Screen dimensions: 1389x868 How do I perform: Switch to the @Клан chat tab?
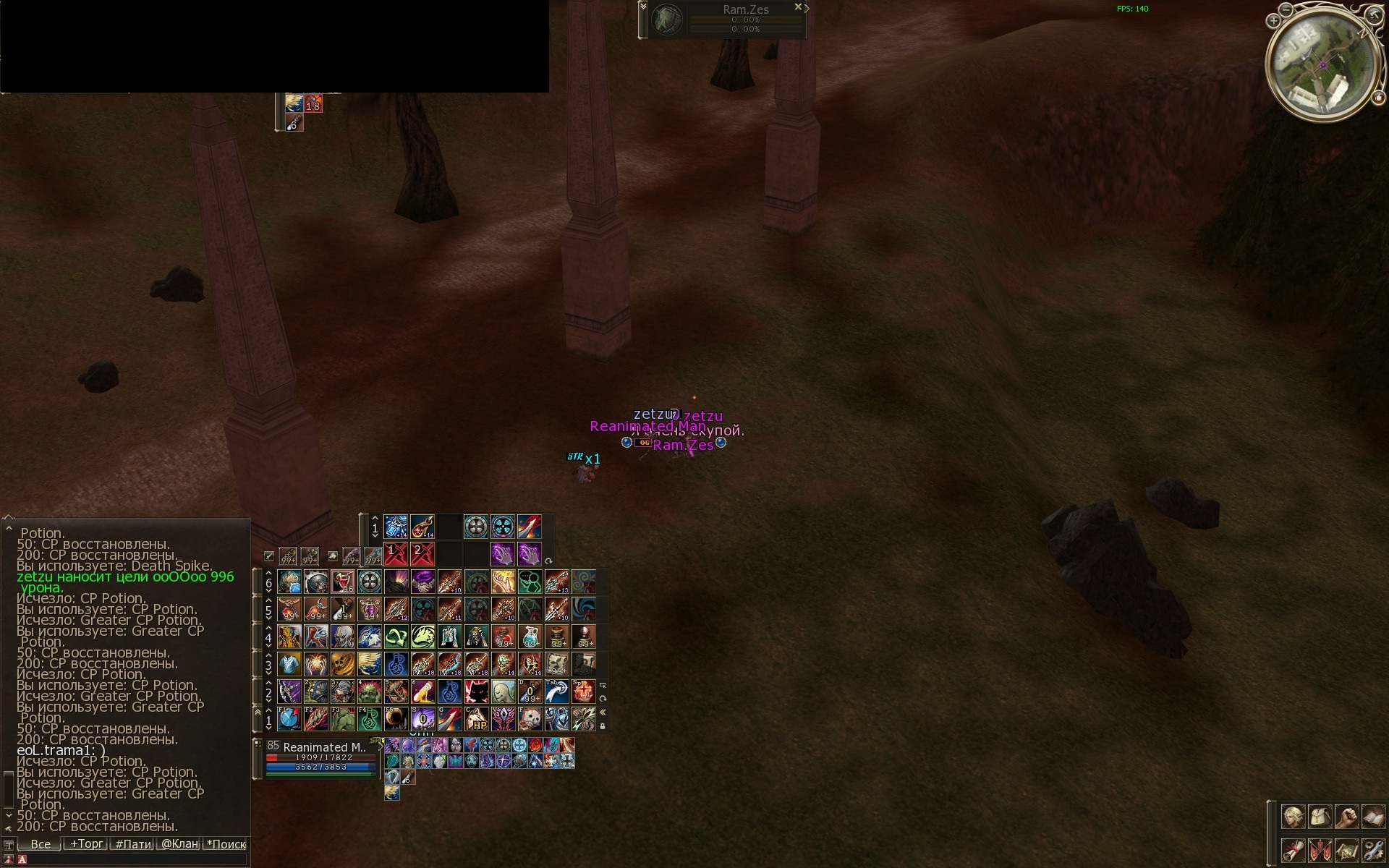[x=179, y=843]
